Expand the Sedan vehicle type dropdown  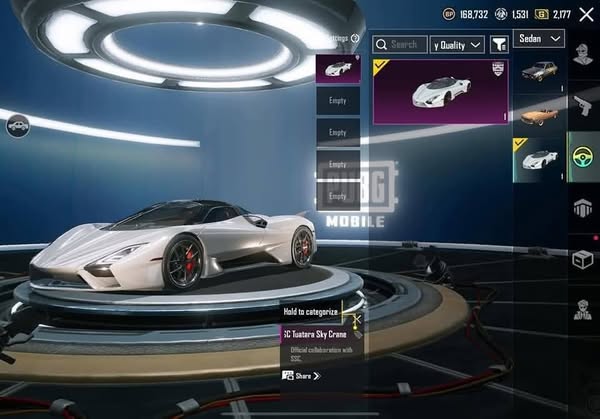point(540,39)
